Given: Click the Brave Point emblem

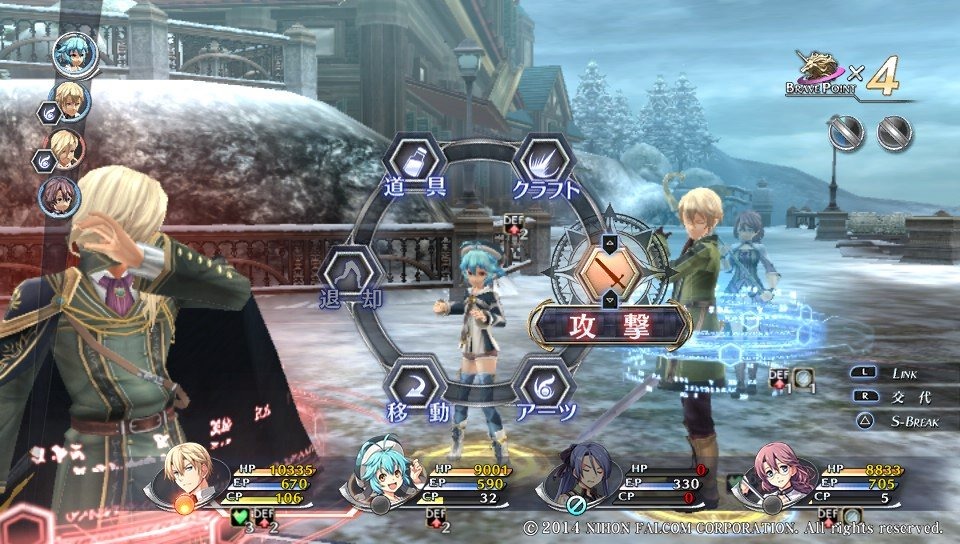Looking at the screenshot, I should (x=822, y=77).
